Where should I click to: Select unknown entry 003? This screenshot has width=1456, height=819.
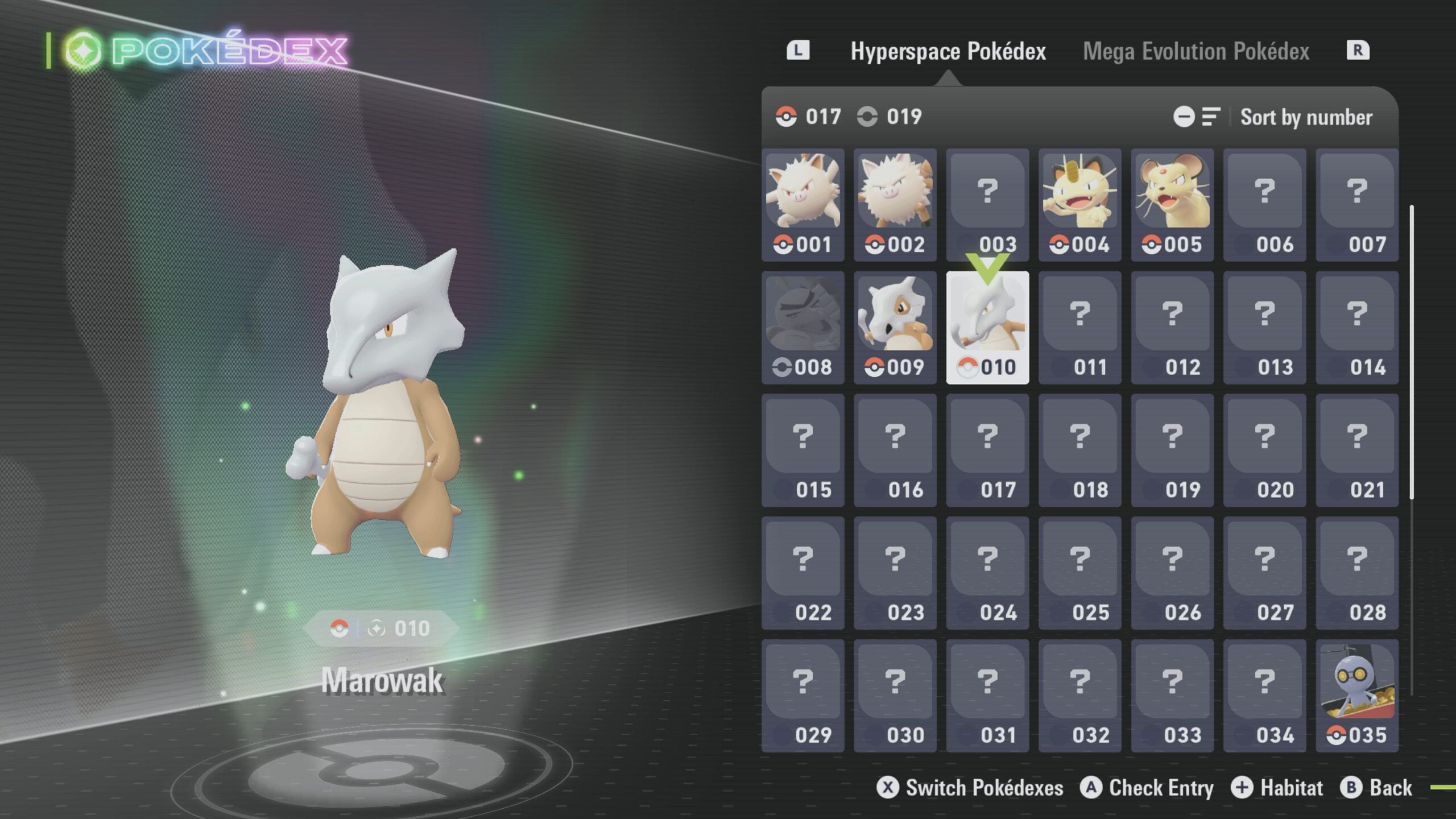987,205
